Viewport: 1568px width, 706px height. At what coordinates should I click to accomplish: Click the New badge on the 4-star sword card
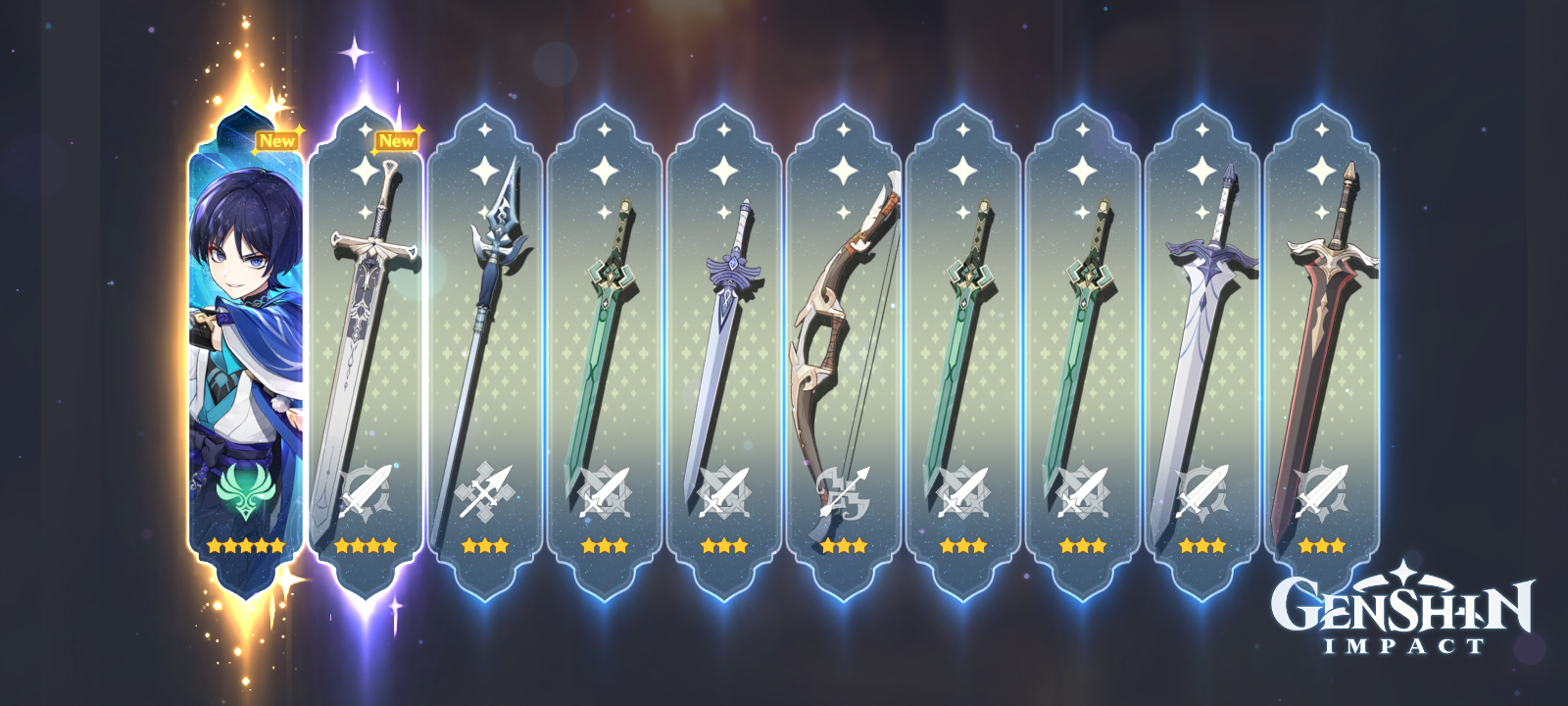(397, 141)
